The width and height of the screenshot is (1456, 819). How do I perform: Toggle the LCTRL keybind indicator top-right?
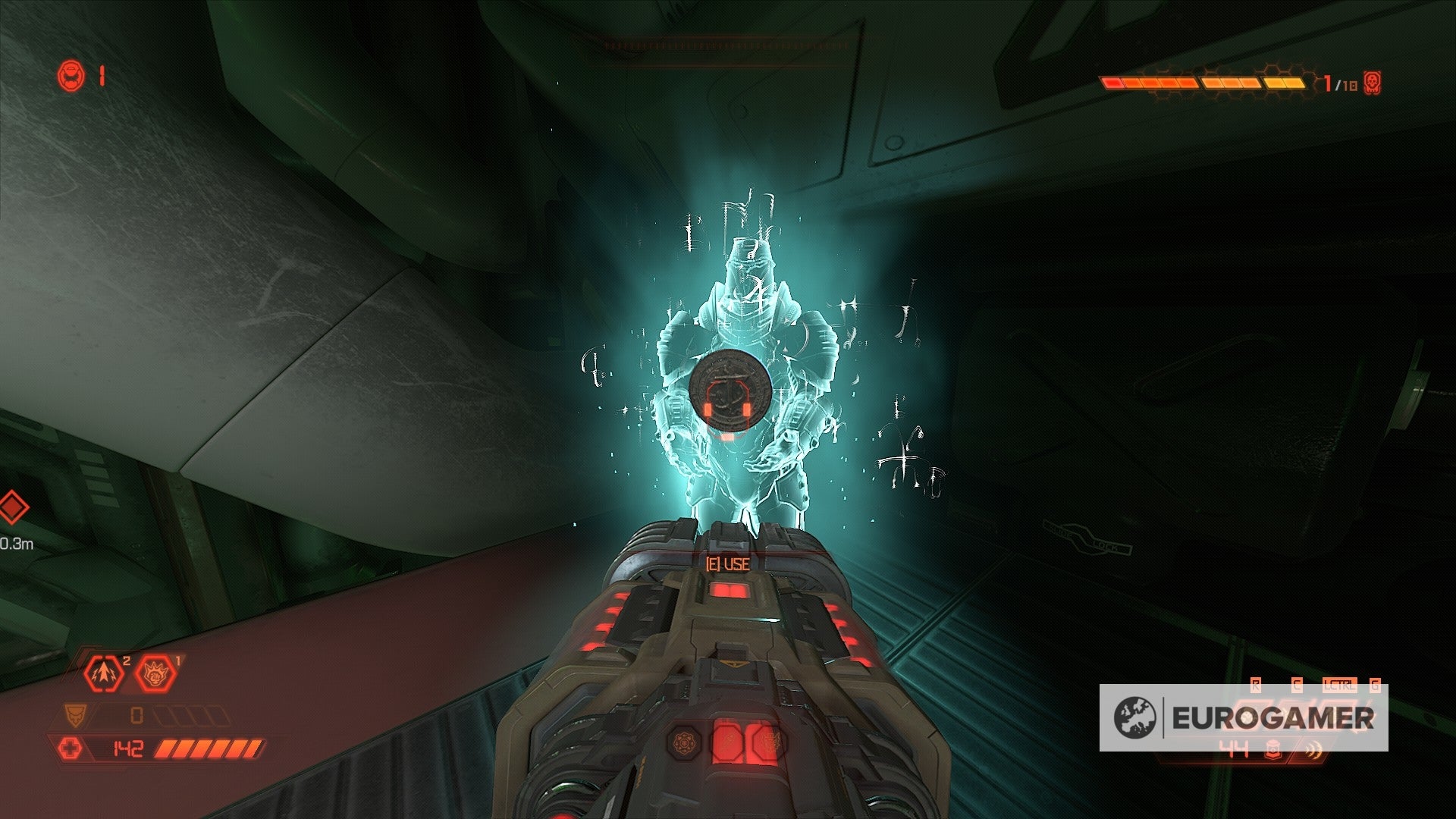click(1339, 683)
